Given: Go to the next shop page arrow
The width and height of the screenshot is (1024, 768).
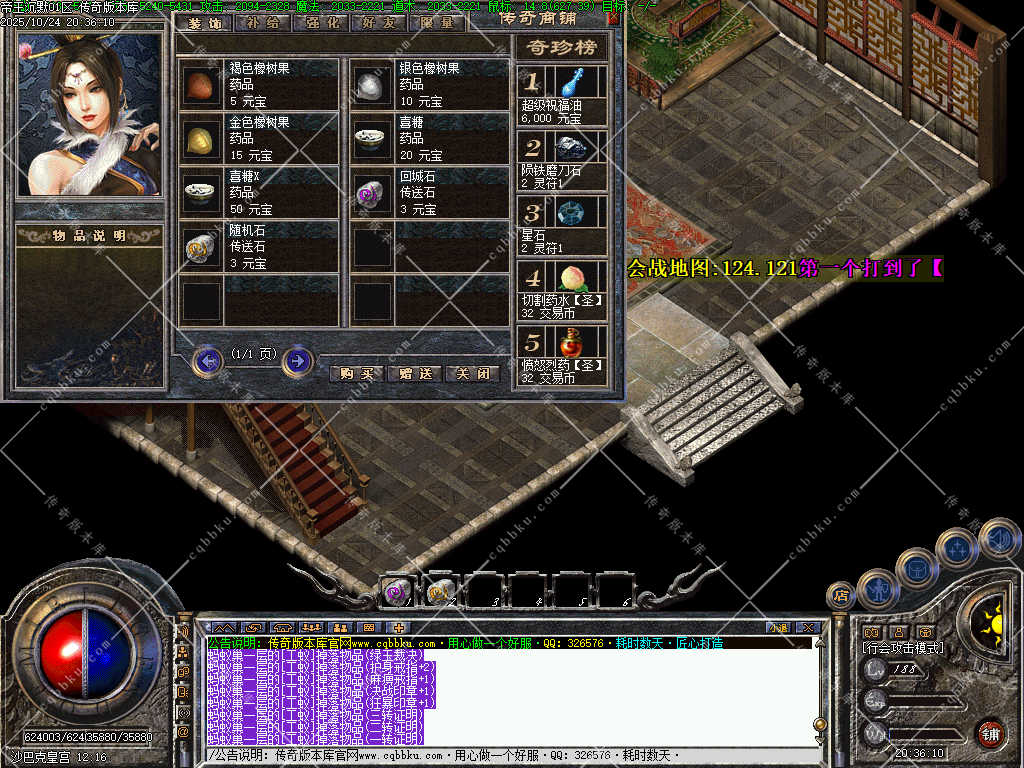Looking at the screenshot, I should coord(297,360).
